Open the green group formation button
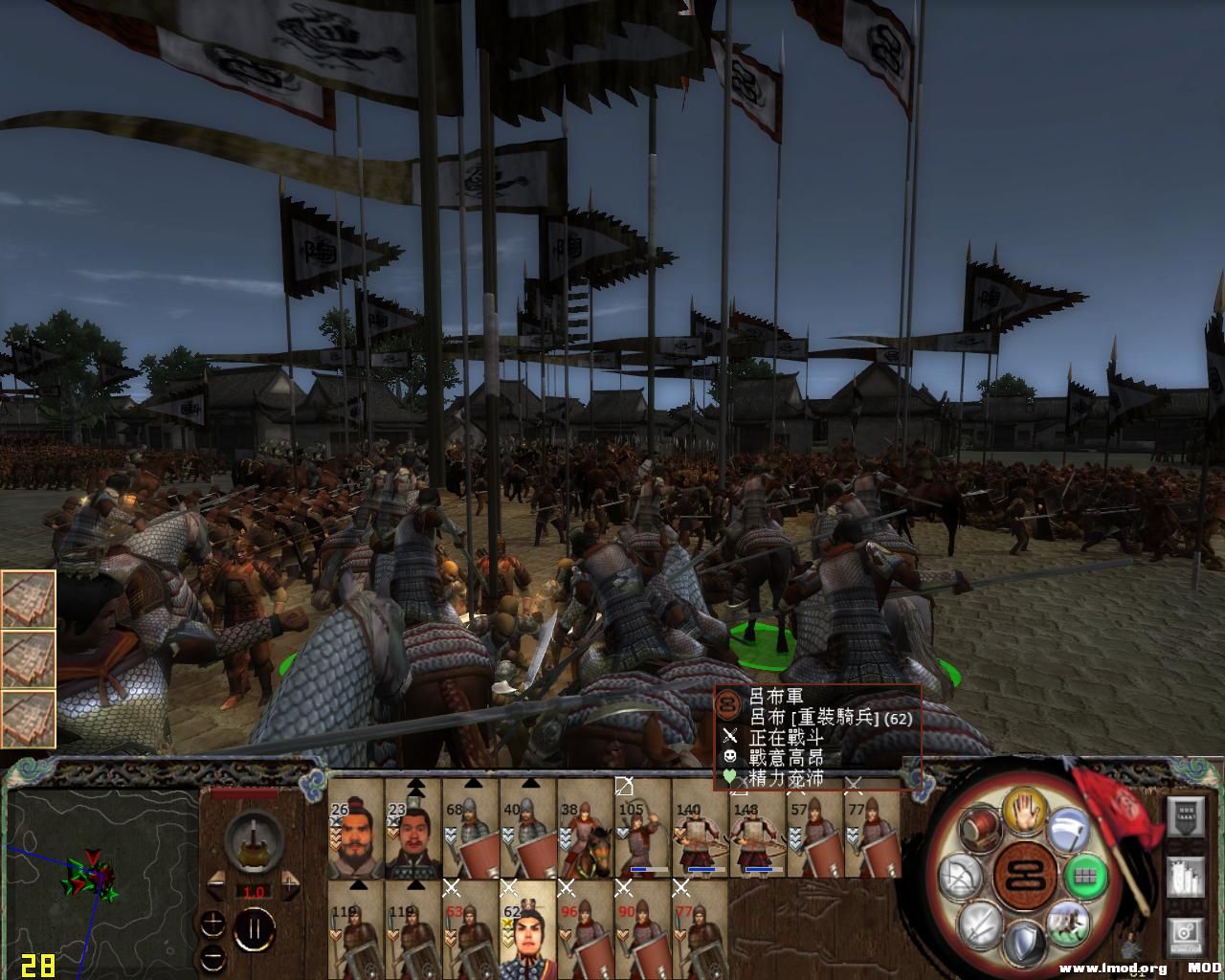The width and height of the screenshot is (1225, 980). (1086, 875)
